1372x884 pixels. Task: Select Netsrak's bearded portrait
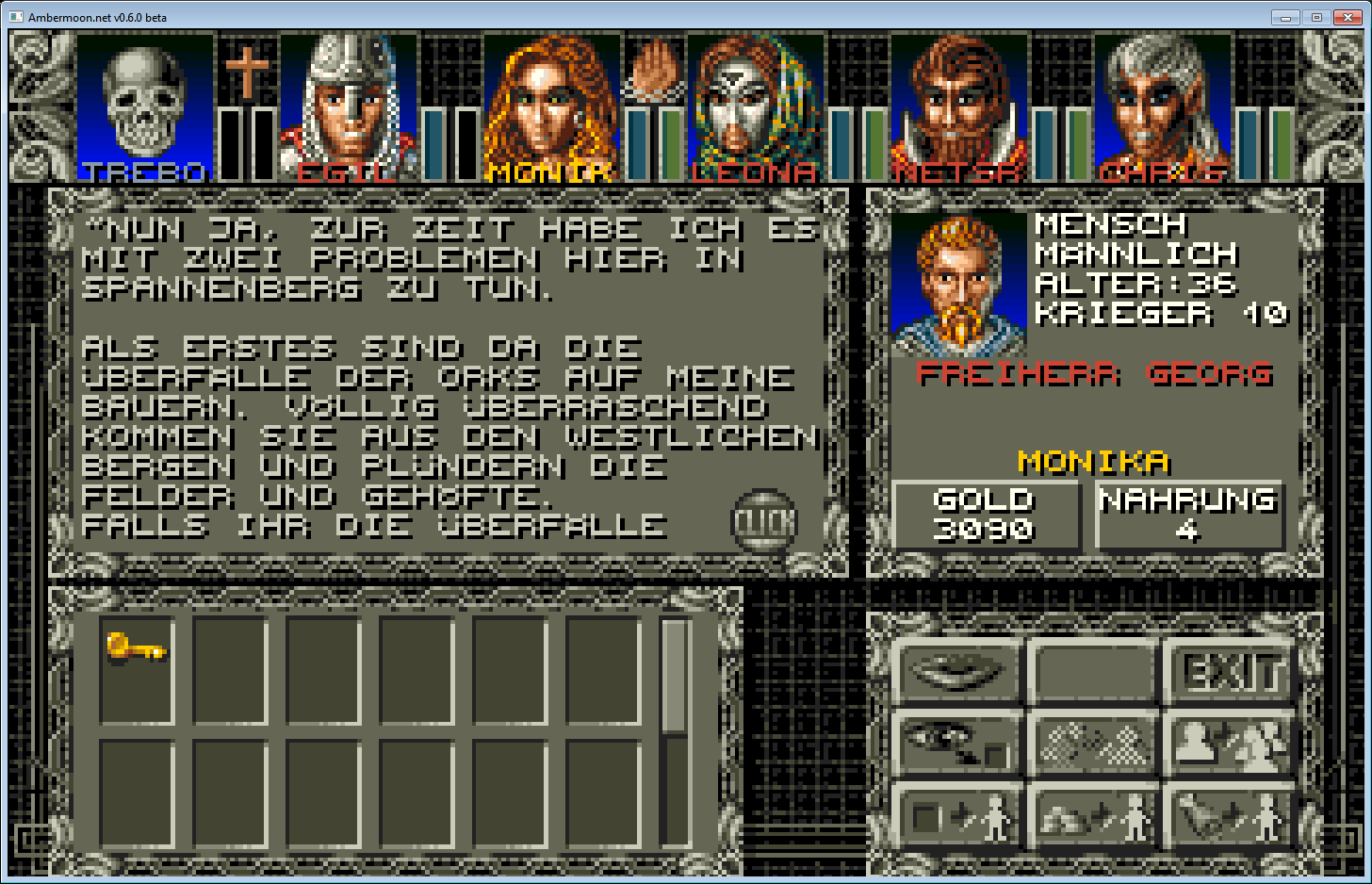pyautogui.click(x=958, y=106)
